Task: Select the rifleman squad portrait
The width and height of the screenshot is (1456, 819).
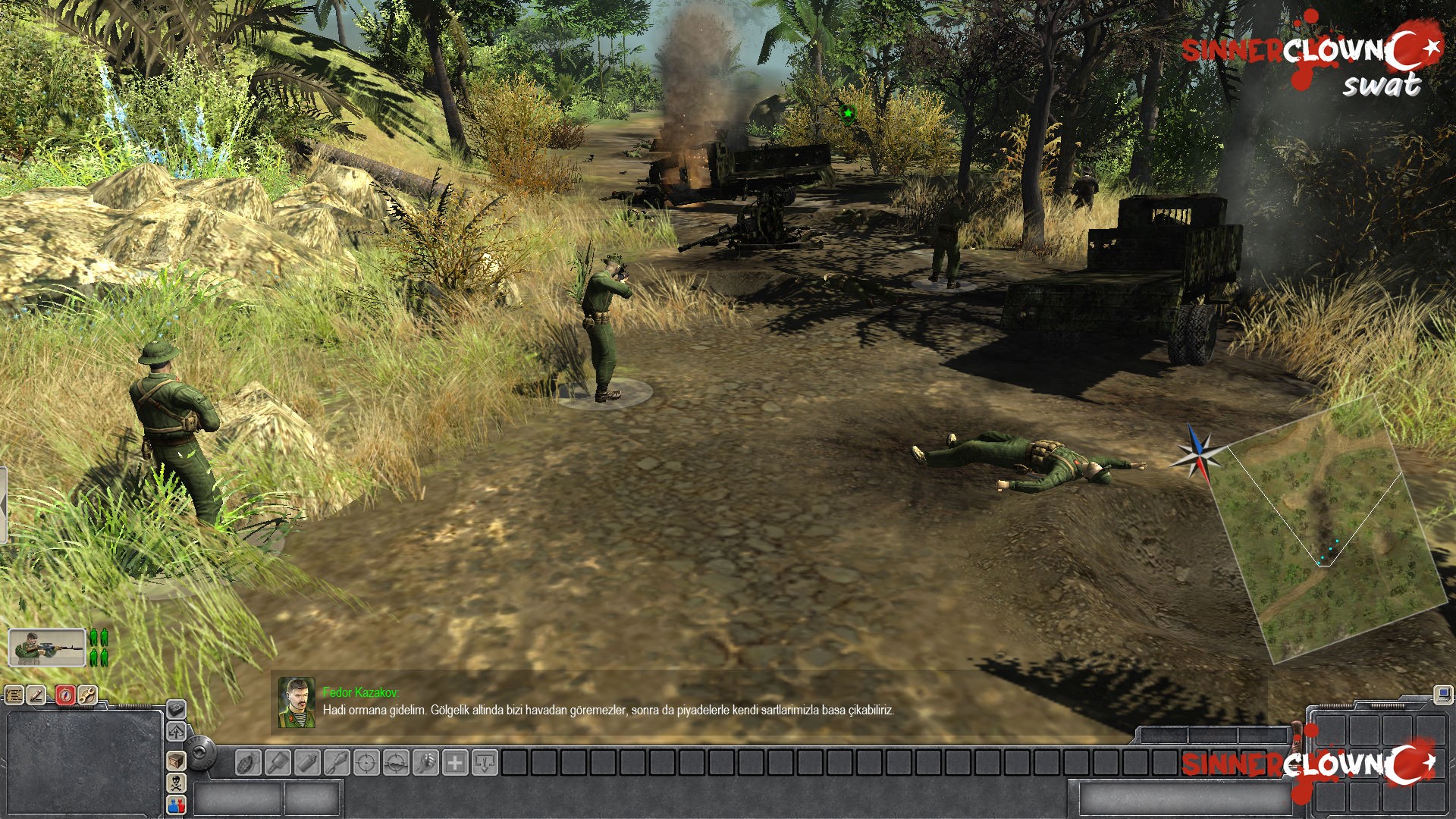Action: point(46,648)
